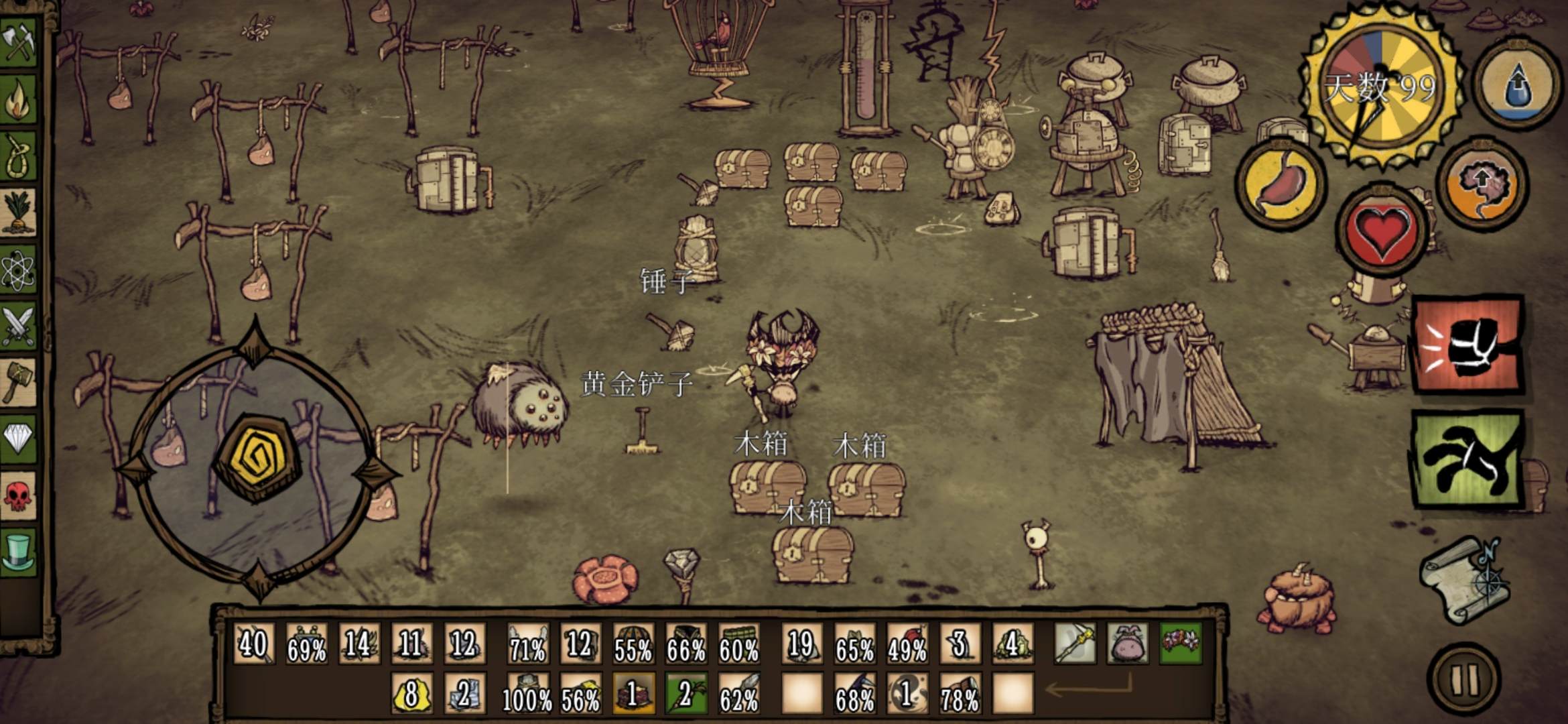
Task: Select the green frog item stack of 4
Action: tap(1012, 644)
